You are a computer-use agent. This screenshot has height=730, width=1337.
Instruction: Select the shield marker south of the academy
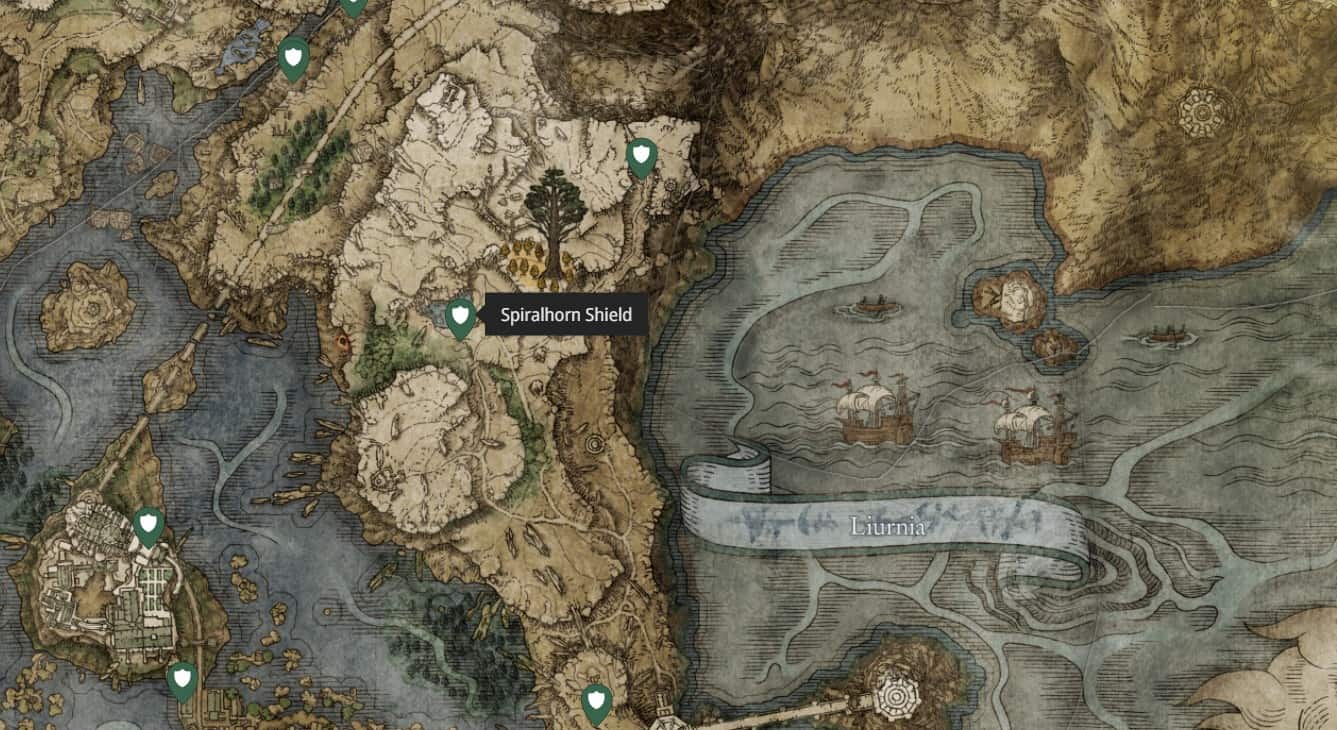[181, 680]
